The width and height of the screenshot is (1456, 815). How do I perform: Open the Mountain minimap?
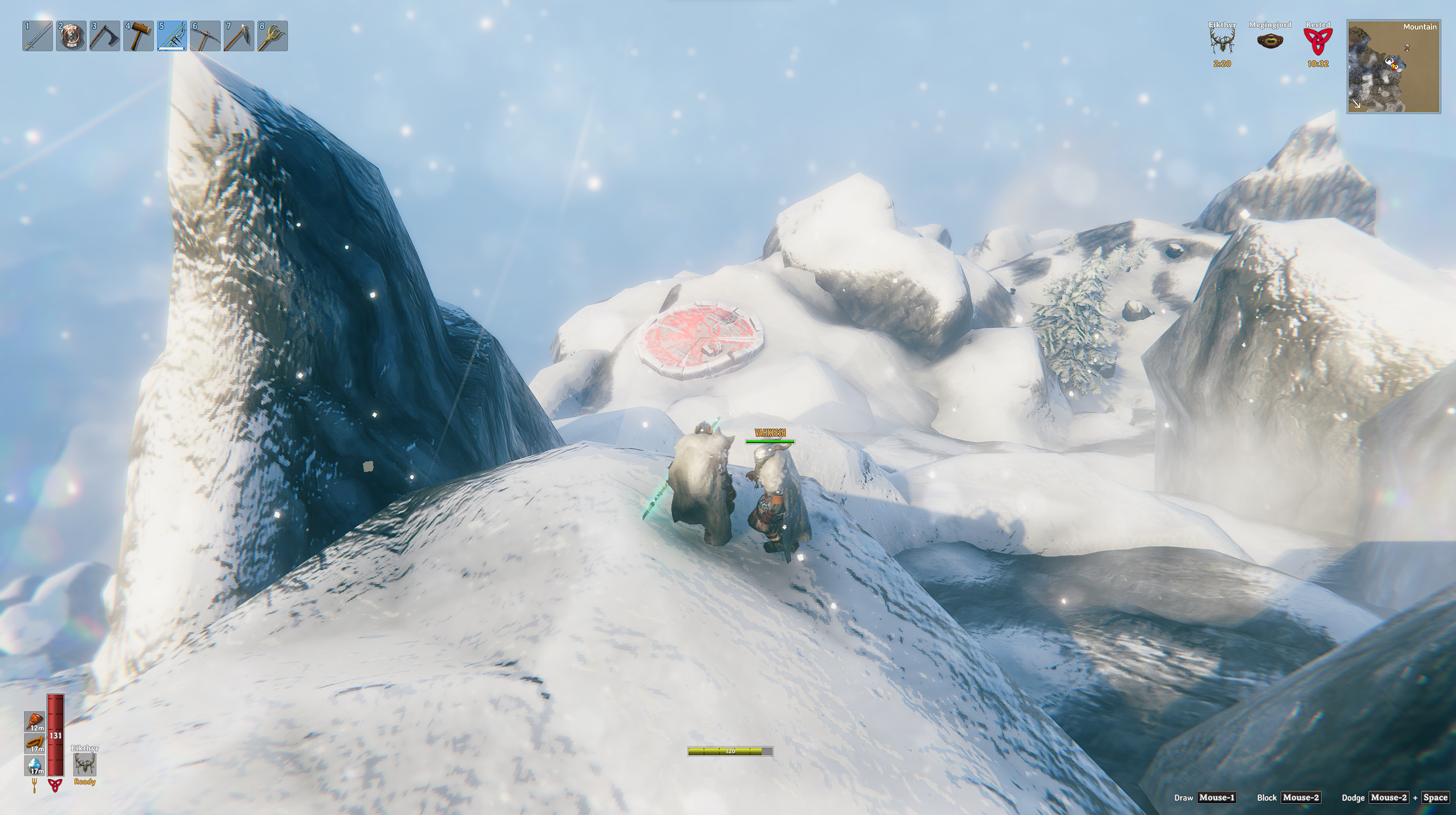point(1393,67)
